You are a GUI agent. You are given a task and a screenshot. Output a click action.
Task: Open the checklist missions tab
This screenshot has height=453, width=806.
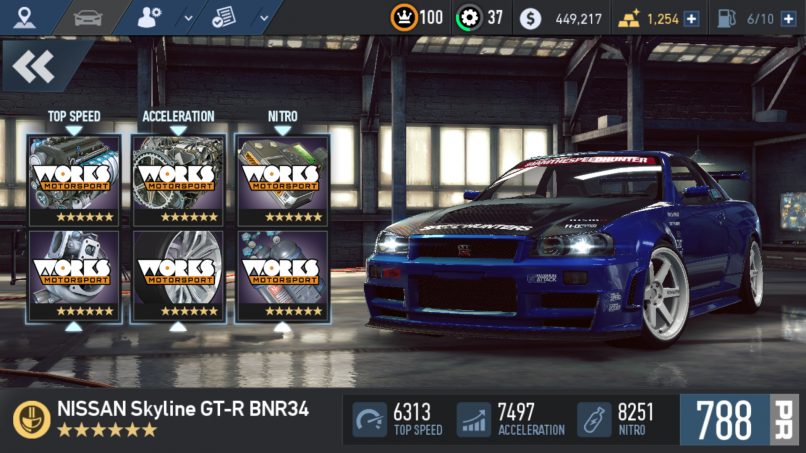coord(225,17)
